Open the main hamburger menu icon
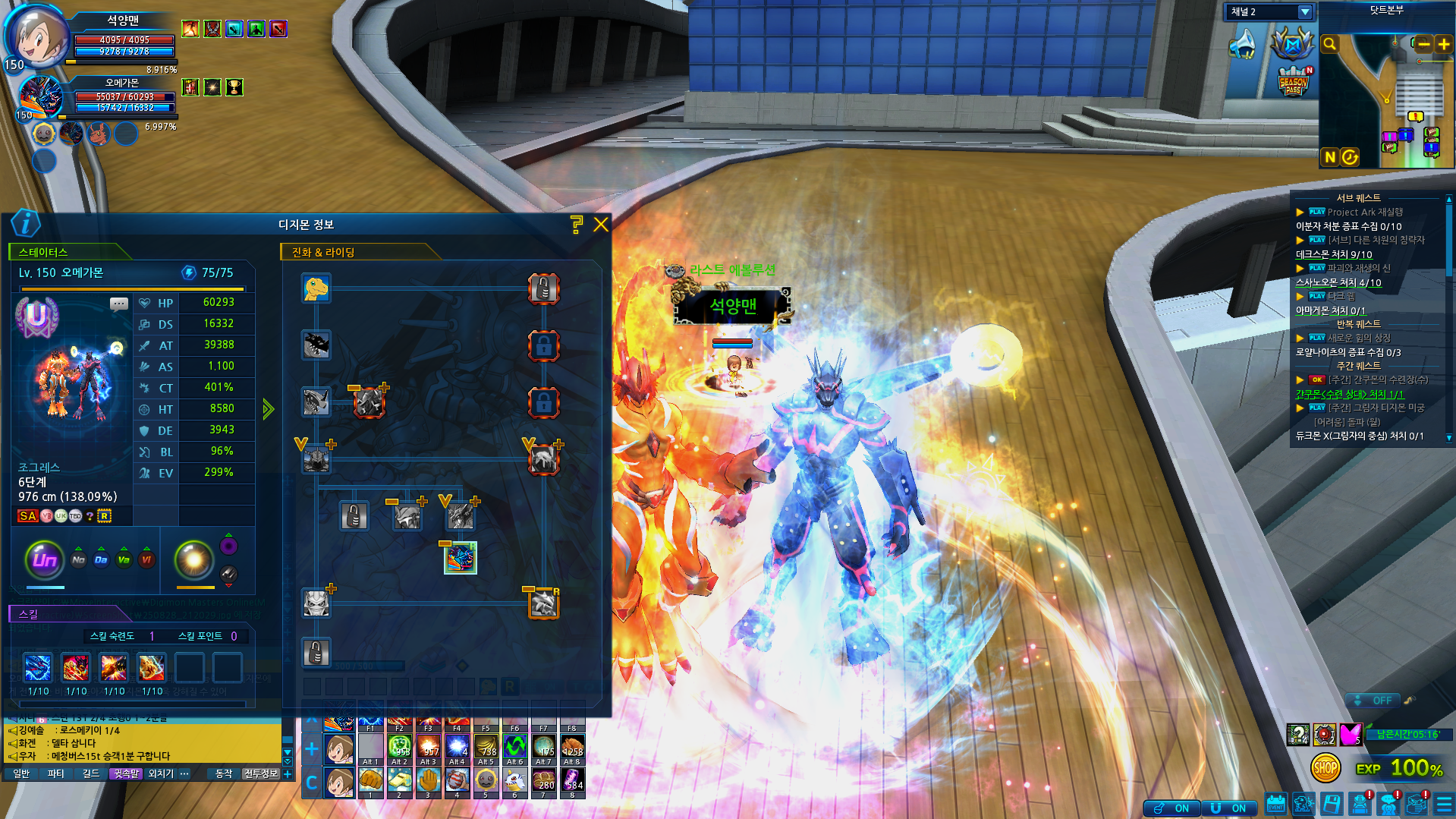The image size is (1456, 819). [x=1444, y=804]
